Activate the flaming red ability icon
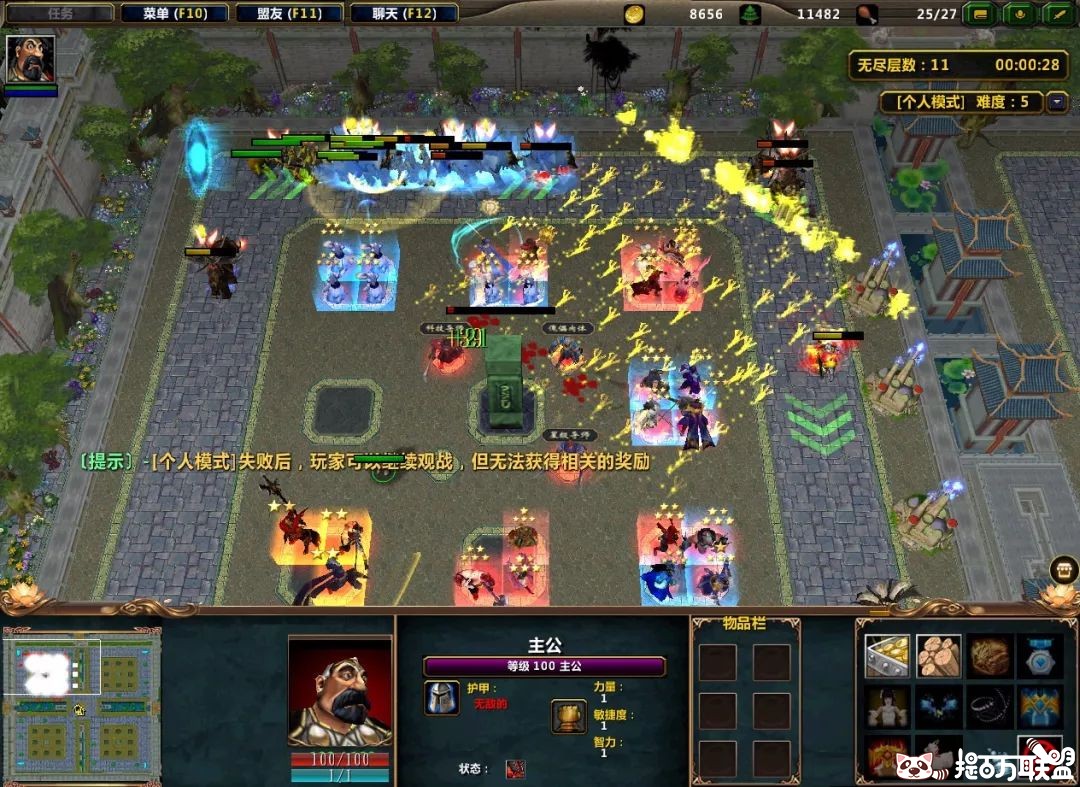The image size is (1080, 787). tap(887, 757)
